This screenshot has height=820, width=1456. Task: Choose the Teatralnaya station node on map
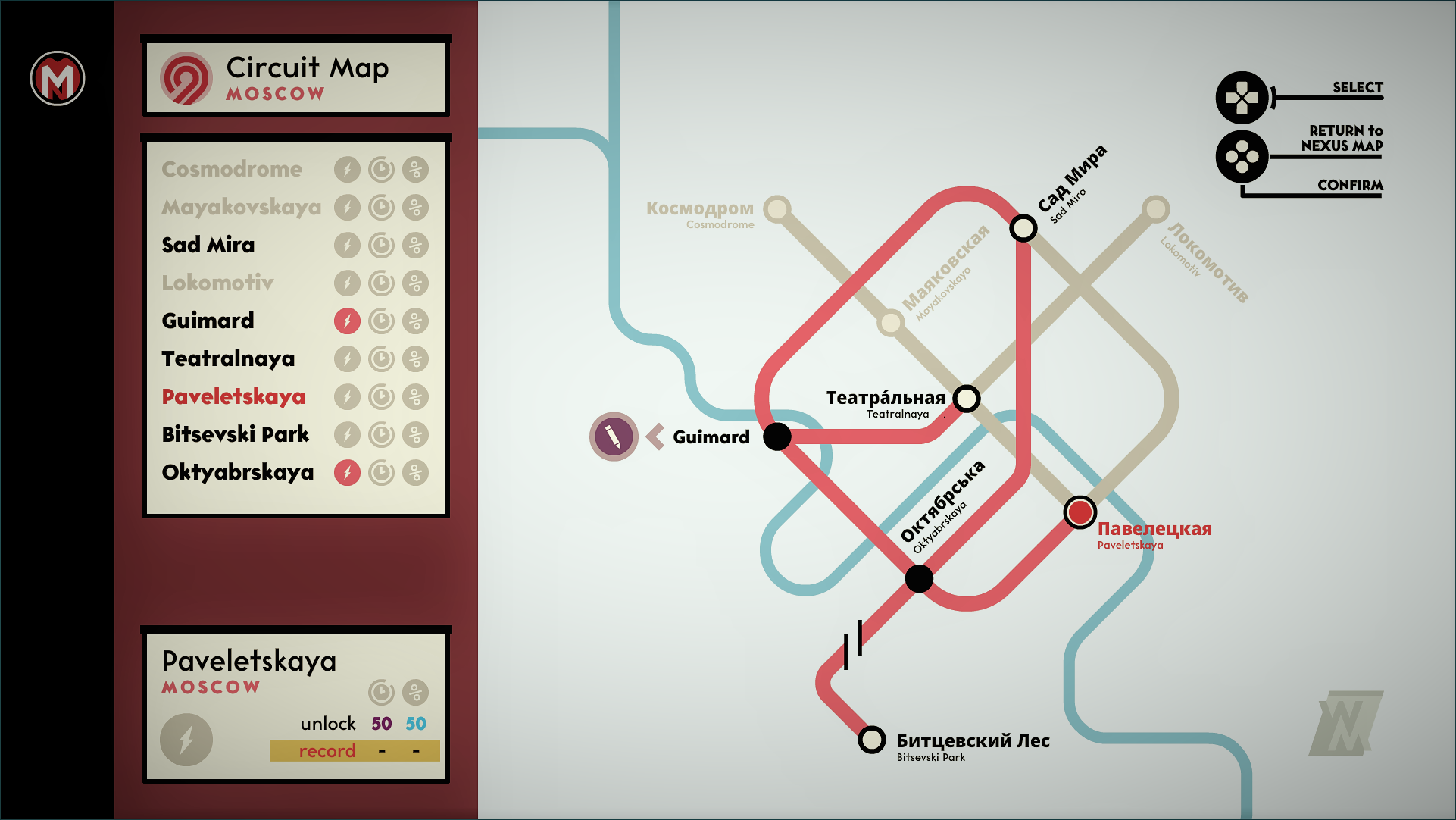967,398
